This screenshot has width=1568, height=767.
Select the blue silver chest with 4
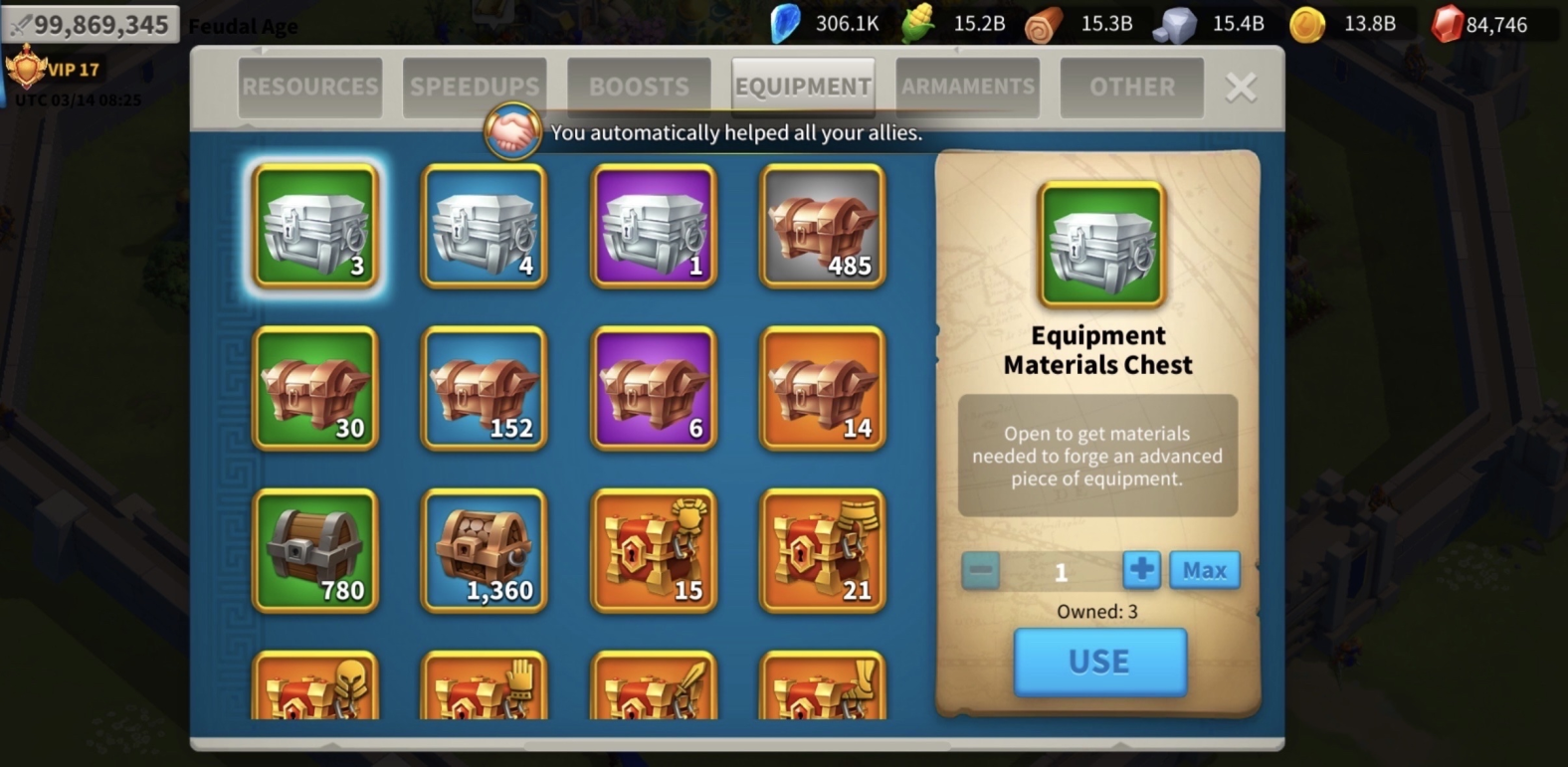(x=485, y=227)
